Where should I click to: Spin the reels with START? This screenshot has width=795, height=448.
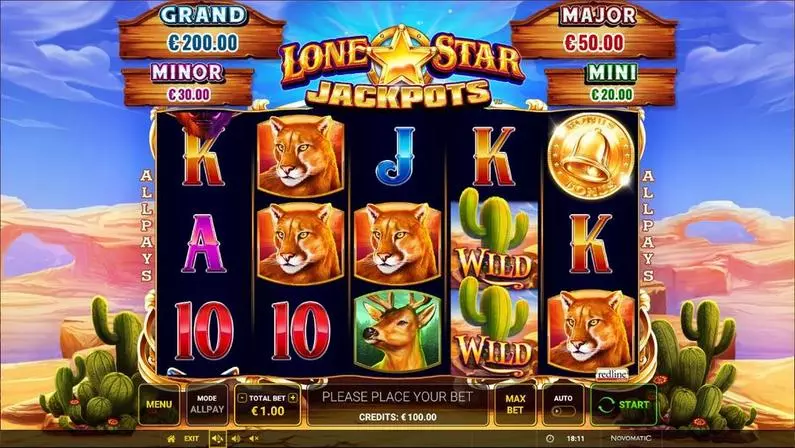tap(623, 404)
